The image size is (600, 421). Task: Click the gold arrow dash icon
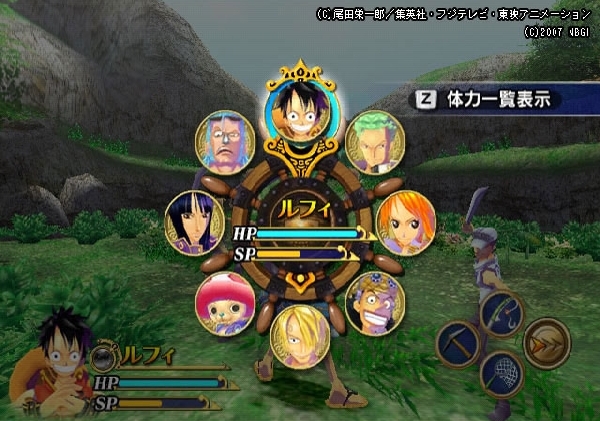pos(546,343)
